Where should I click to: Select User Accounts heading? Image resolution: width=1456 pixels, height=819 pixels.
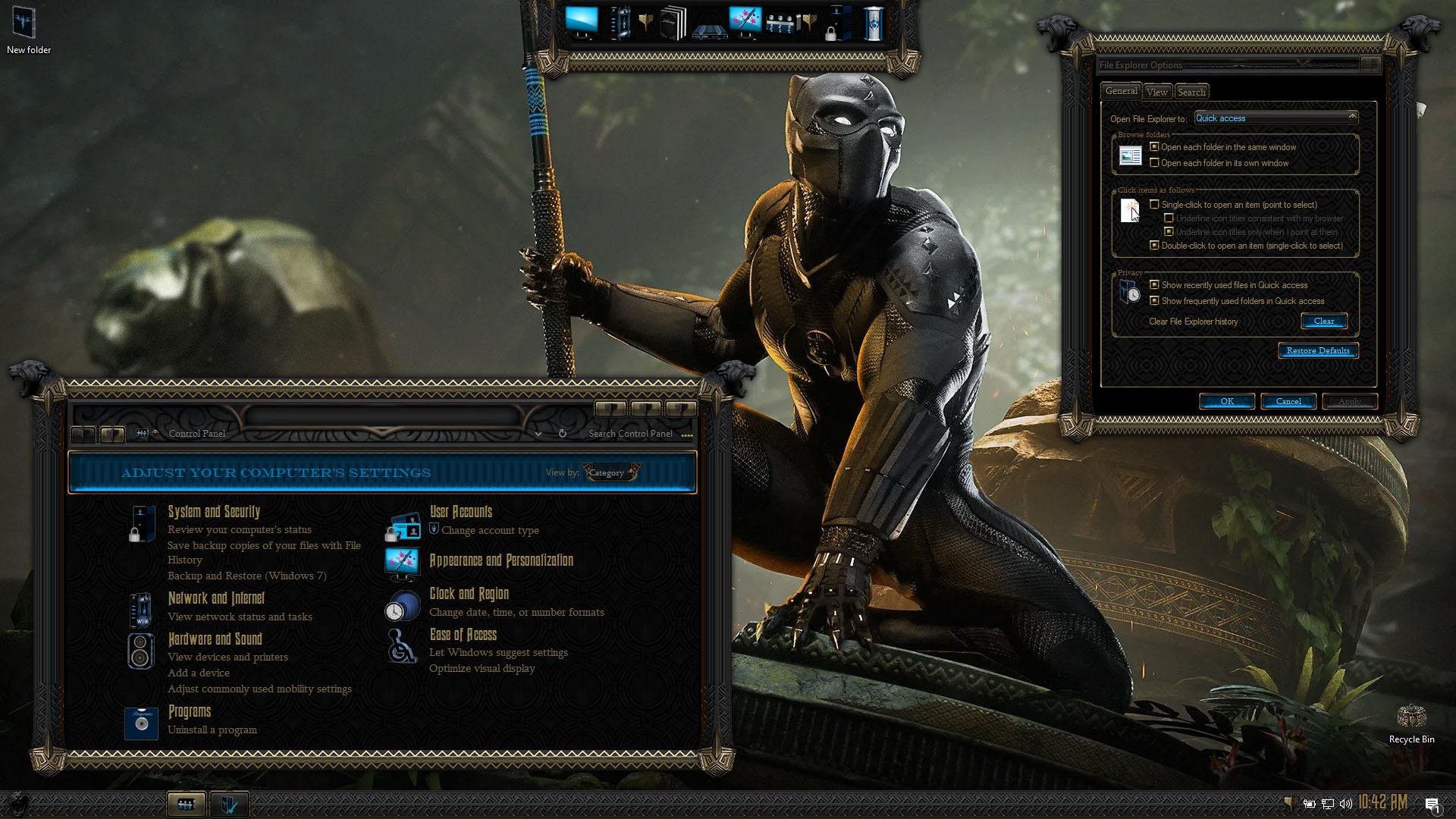pyautogui.click(x=461, y=512)
